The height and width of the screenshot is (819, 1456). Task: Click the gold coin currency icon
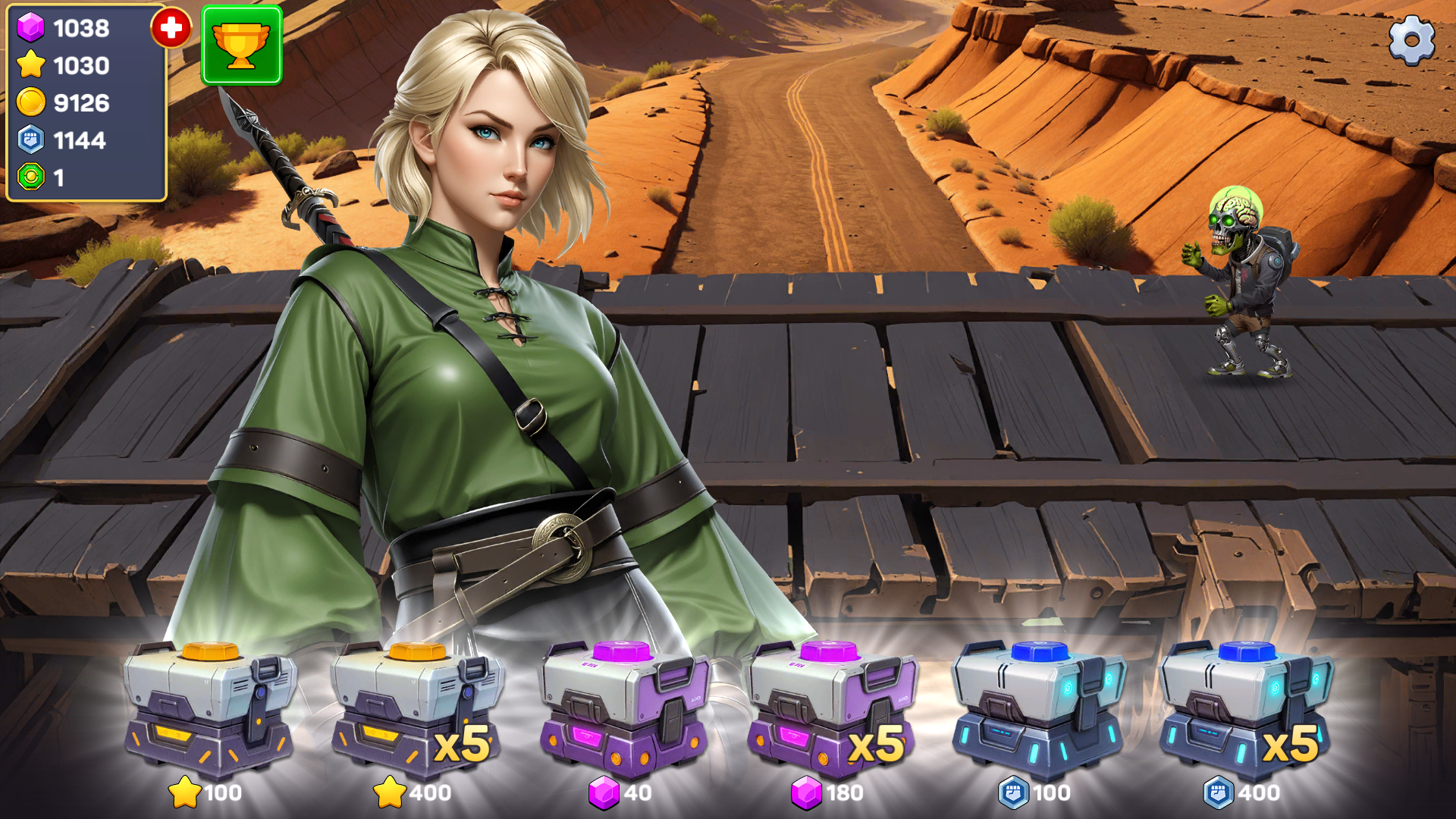[29, 104]
